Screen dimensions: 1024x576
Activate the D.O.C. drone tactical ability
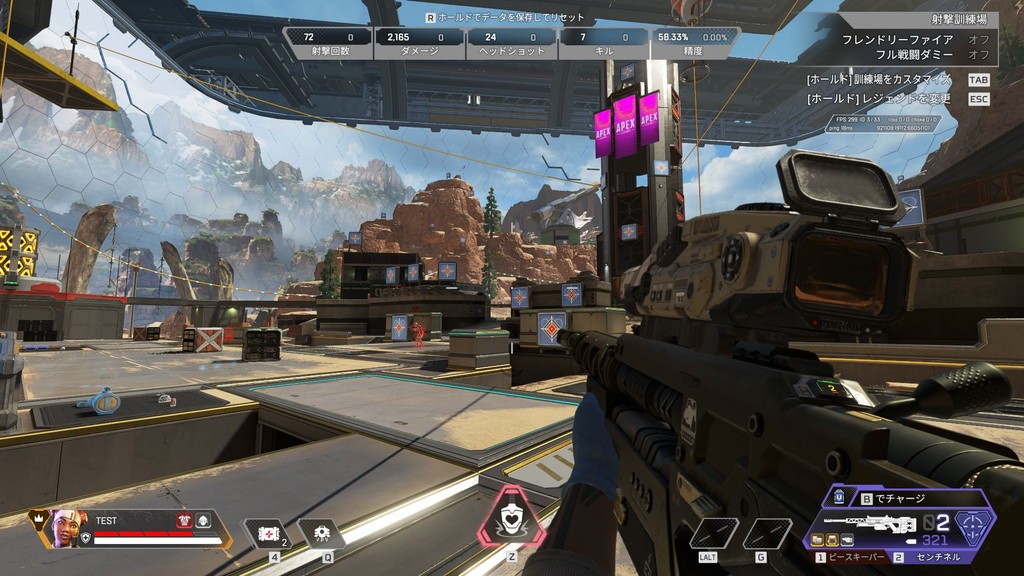321,535
